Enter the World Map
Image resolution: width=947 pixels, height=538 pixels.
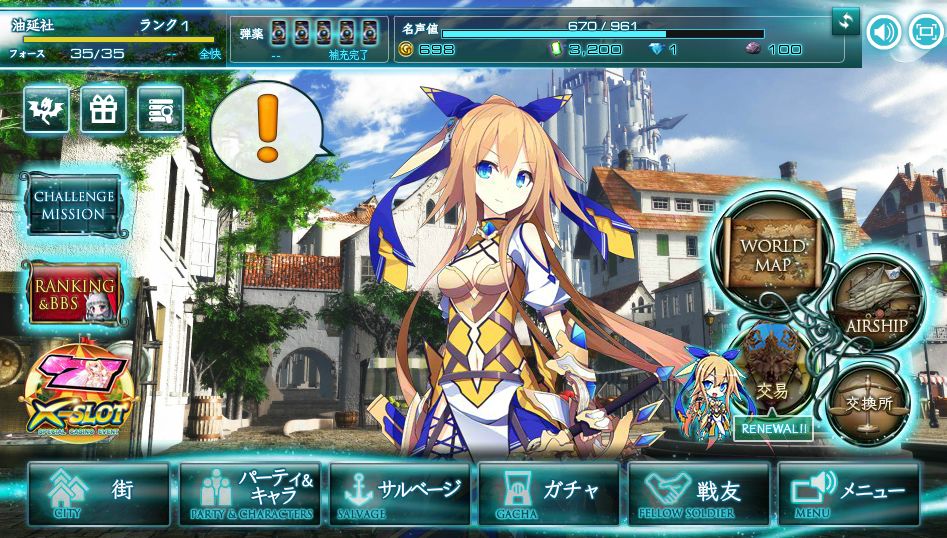(771, 253)
